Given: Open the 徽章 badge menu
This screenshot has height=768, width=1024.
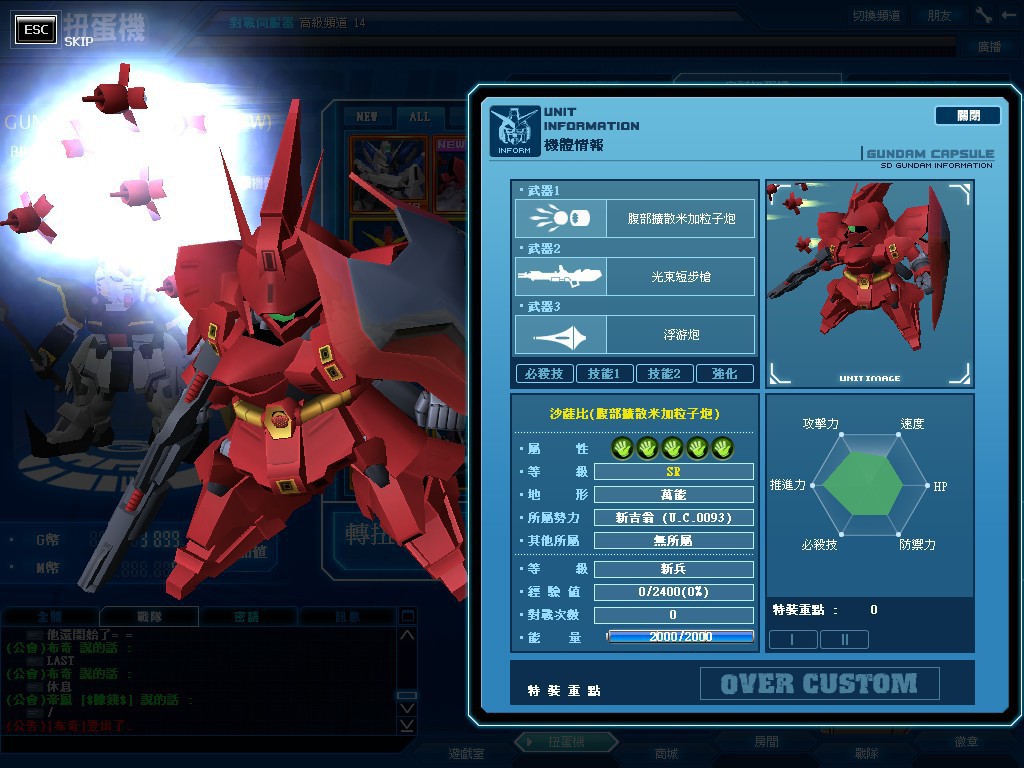Looking at the screenshot, I should (966, 742).
